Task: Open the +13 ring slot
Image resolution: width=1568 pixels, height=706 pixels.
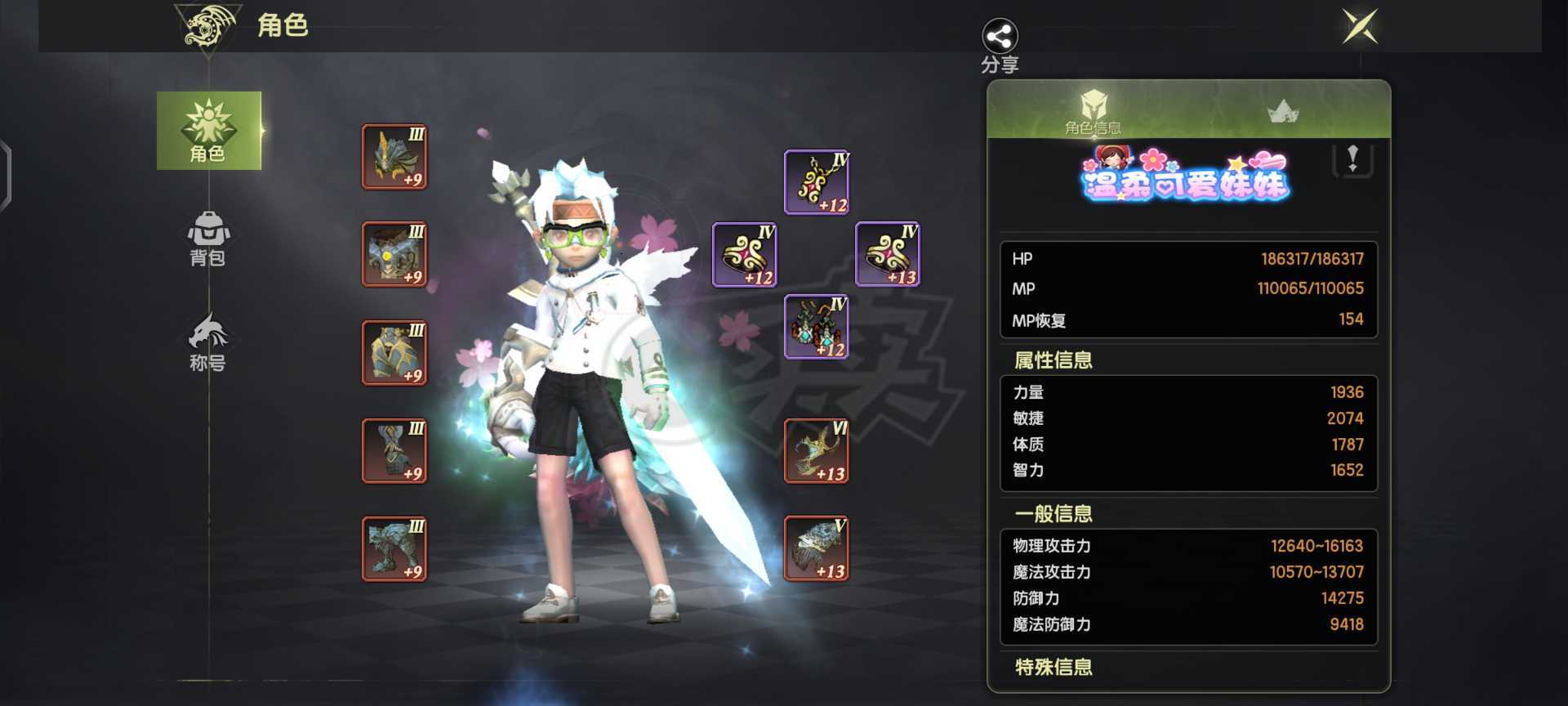Action: coord(888,255)
